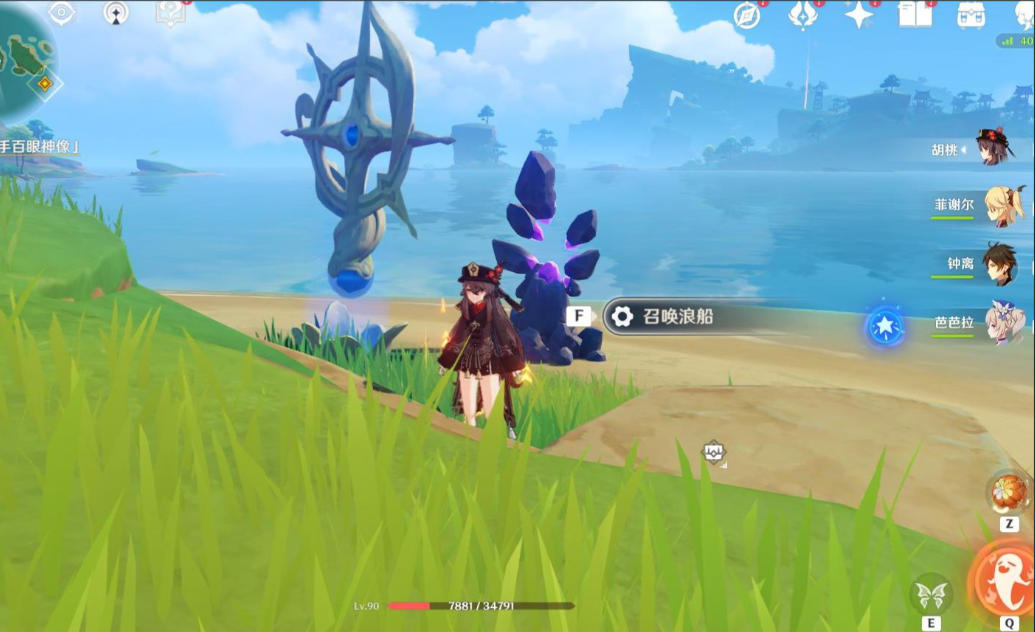Click the eye-shaped icon beside the minimap
The width and height of the screenshot is (1035, 632).
(62, 13)
